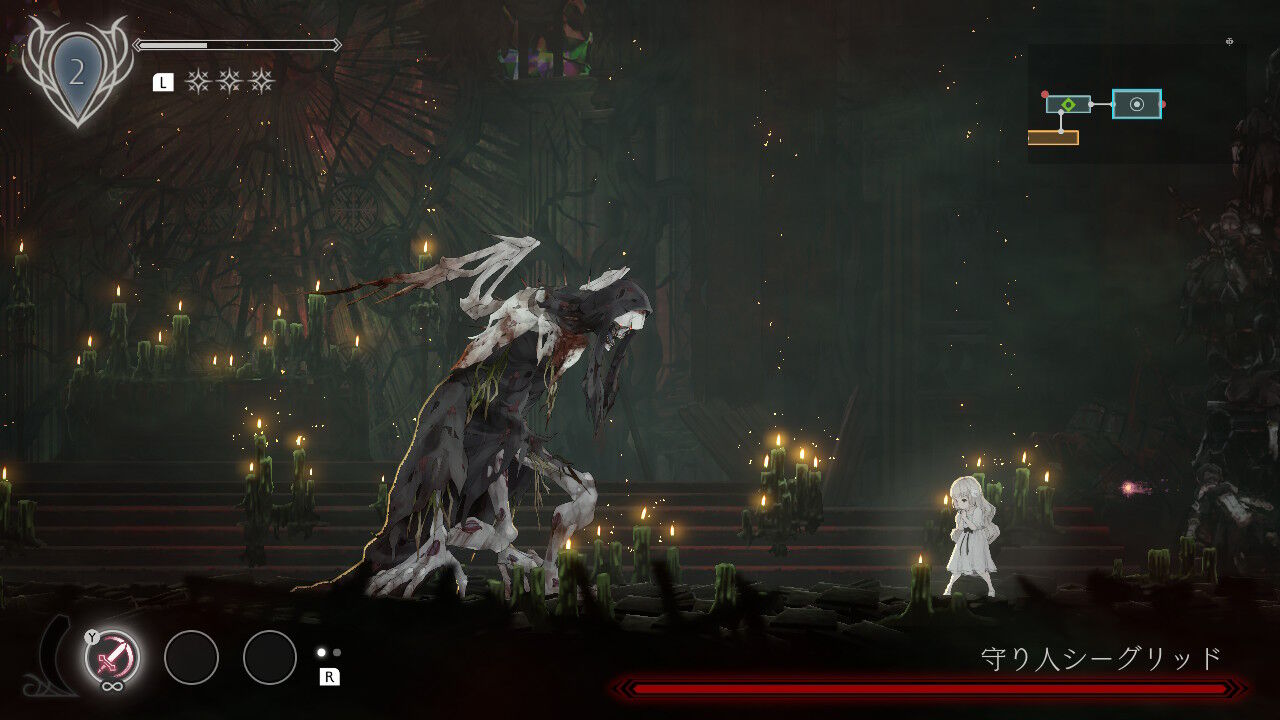Open the minimap panel
The image size is (1280, 720).
[x=1135, y=103]
